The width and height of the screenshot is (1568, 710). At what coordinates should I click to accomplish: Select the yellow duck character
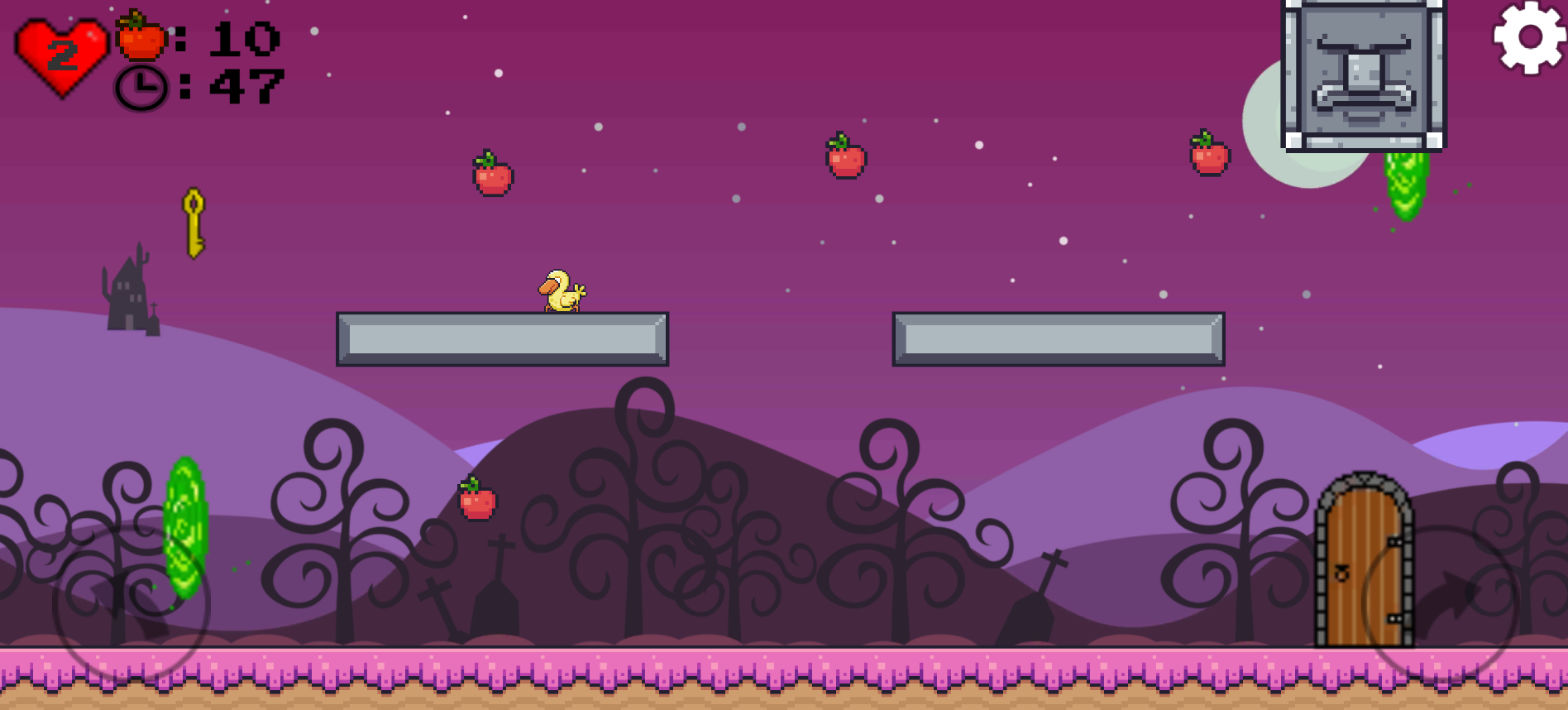coord(563,290)
